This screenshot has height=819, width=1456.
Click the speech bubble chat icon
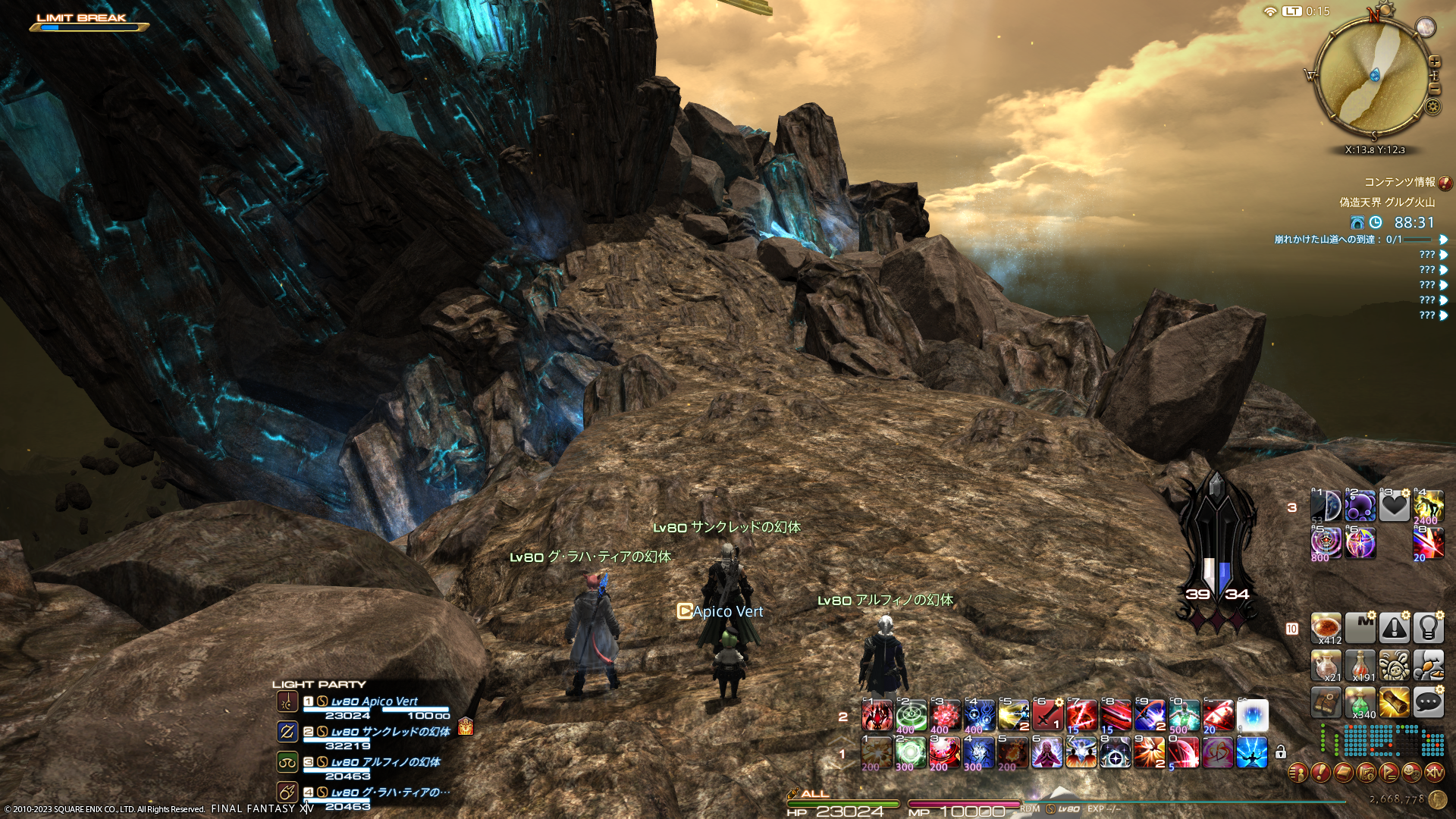tap(1428, 703)
